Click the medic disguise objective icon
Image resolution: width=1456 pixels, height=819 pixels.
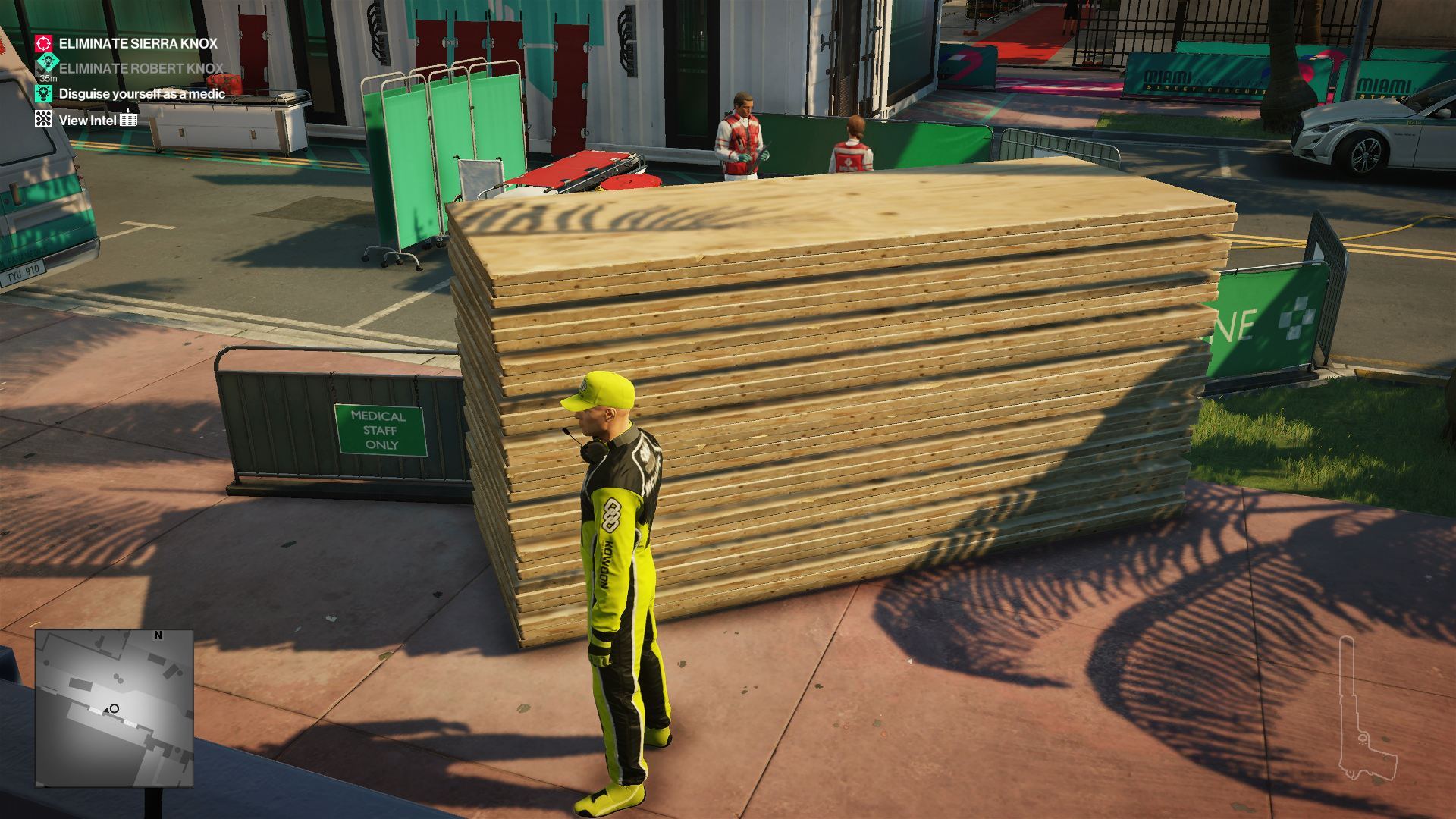point(43,93)
